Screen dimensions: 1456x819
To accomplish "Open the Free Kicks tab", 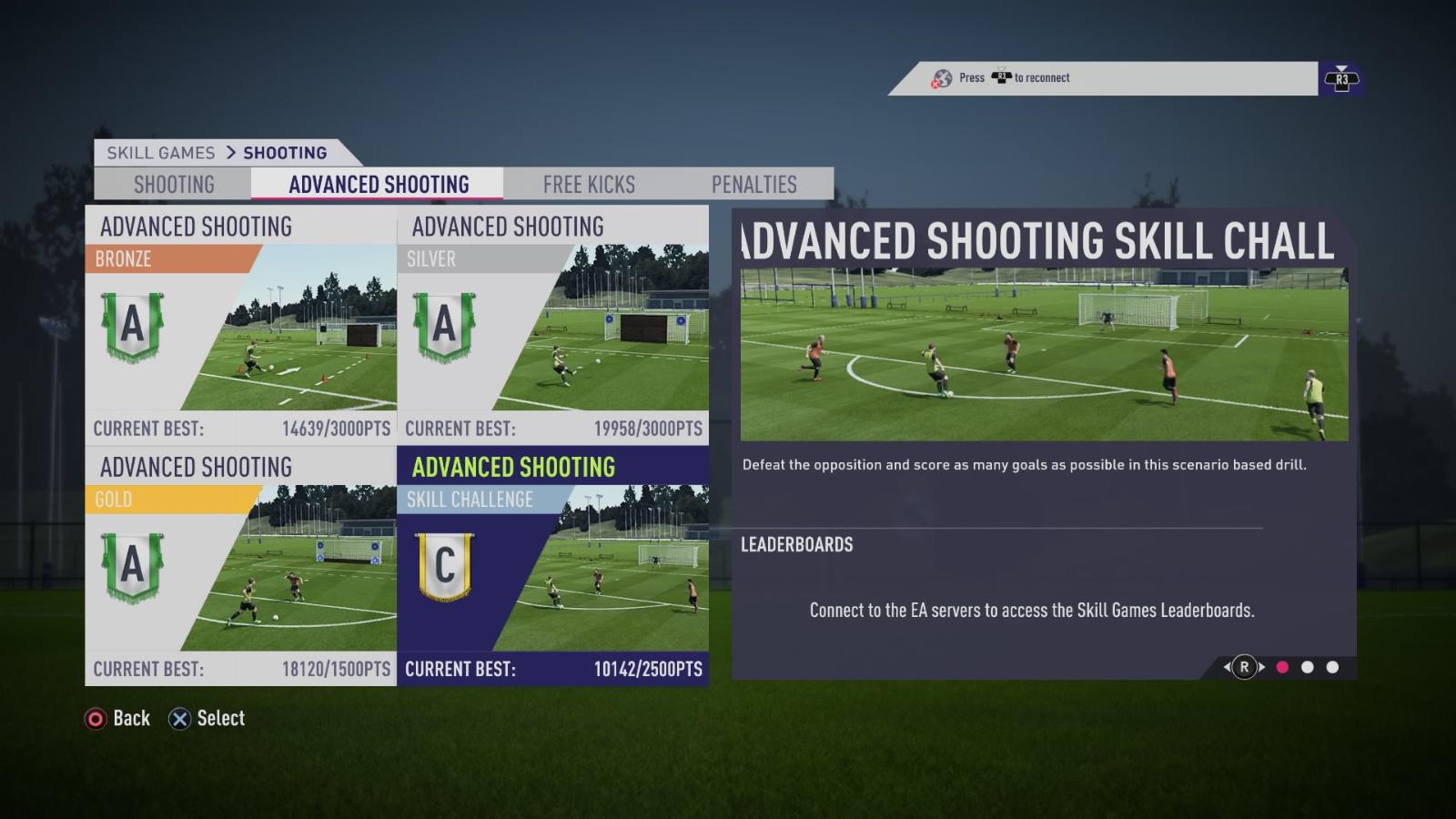I will [589, 185].
